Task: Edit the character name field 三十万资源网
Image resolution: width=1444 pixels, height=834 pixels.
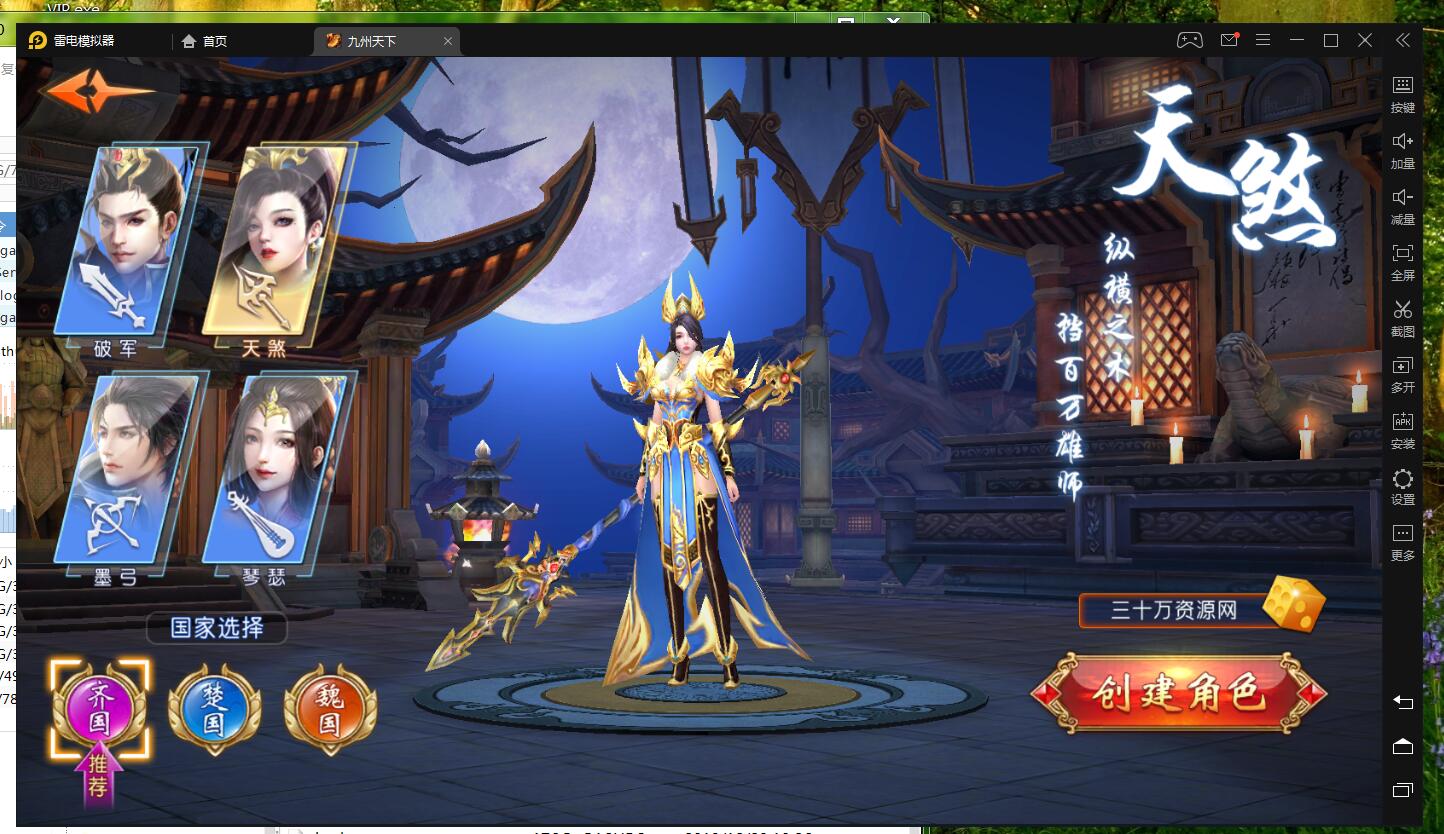Action: [1173, 610]
